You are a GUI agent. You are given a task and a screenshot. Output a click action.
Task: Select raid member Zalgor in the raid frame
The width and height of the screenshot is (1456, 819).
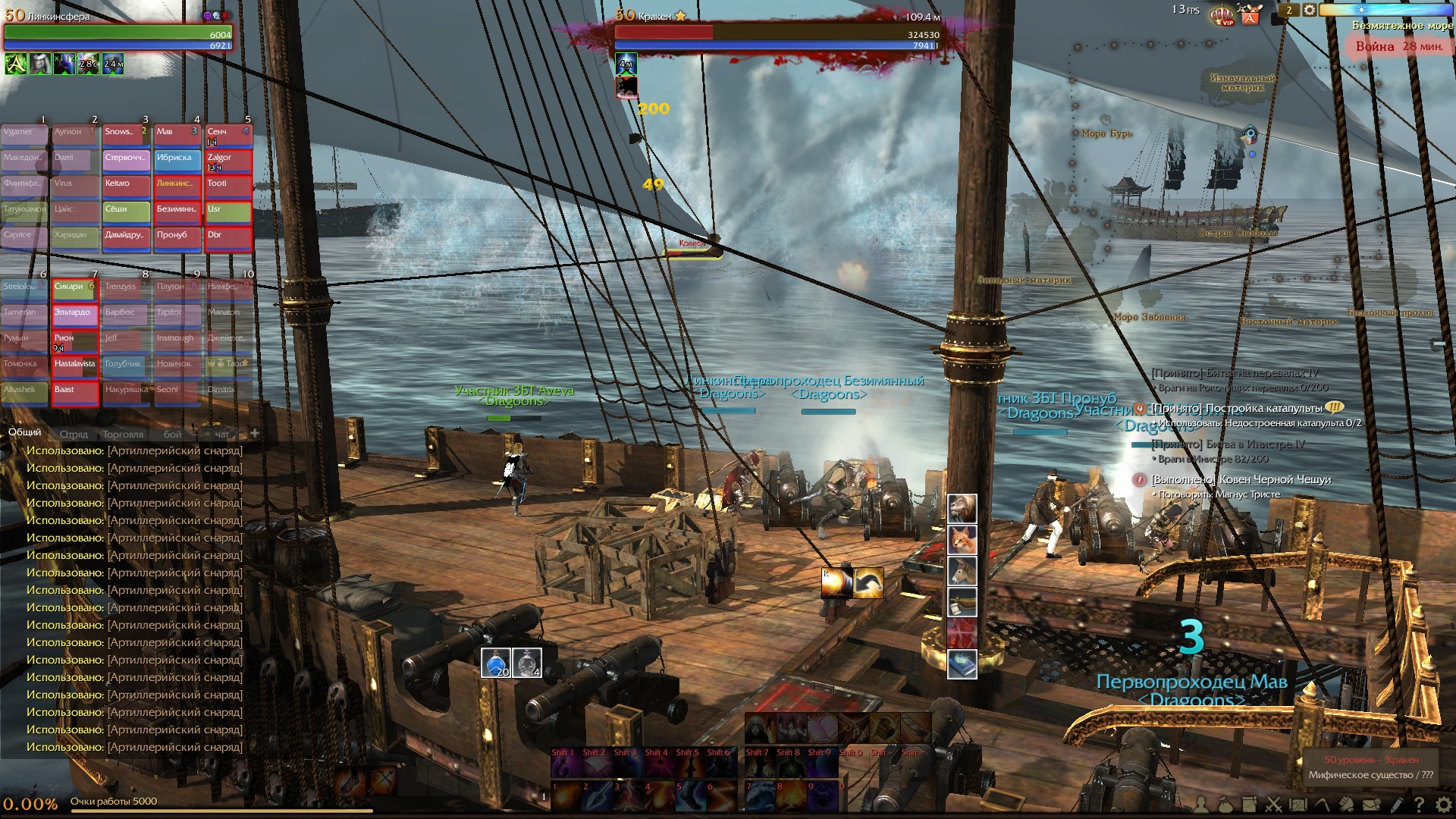click(x=227, y=160)
